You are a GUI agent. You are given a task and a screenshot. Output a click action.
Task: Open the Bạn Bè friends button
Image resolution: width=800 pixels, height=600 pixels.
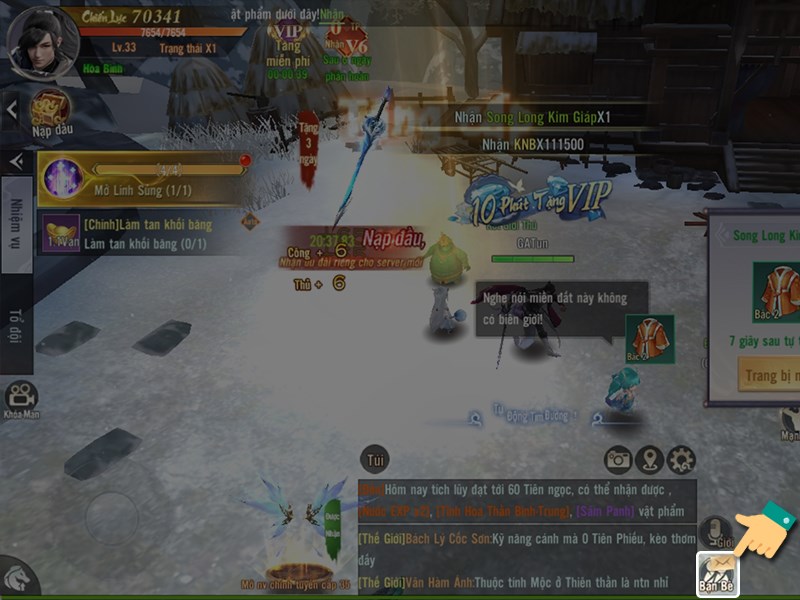point(718,573)
